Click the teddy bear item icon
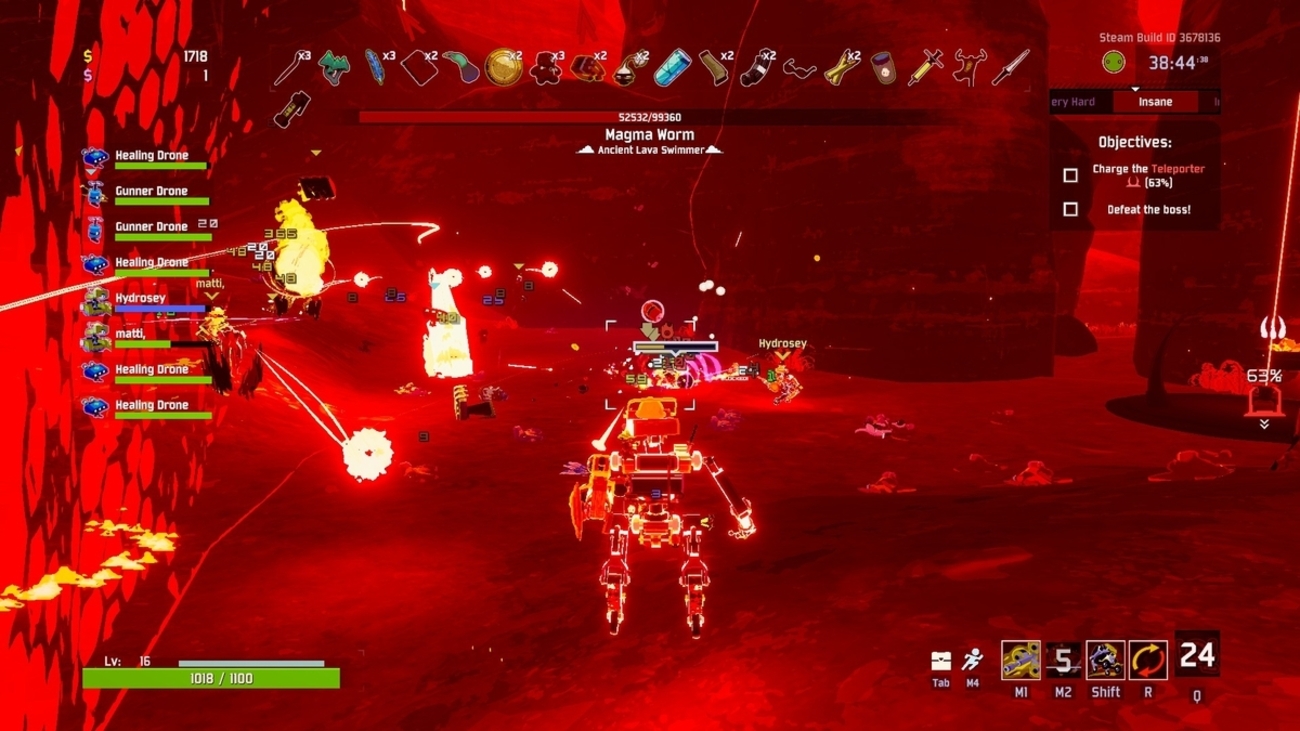 pos(545,68)
